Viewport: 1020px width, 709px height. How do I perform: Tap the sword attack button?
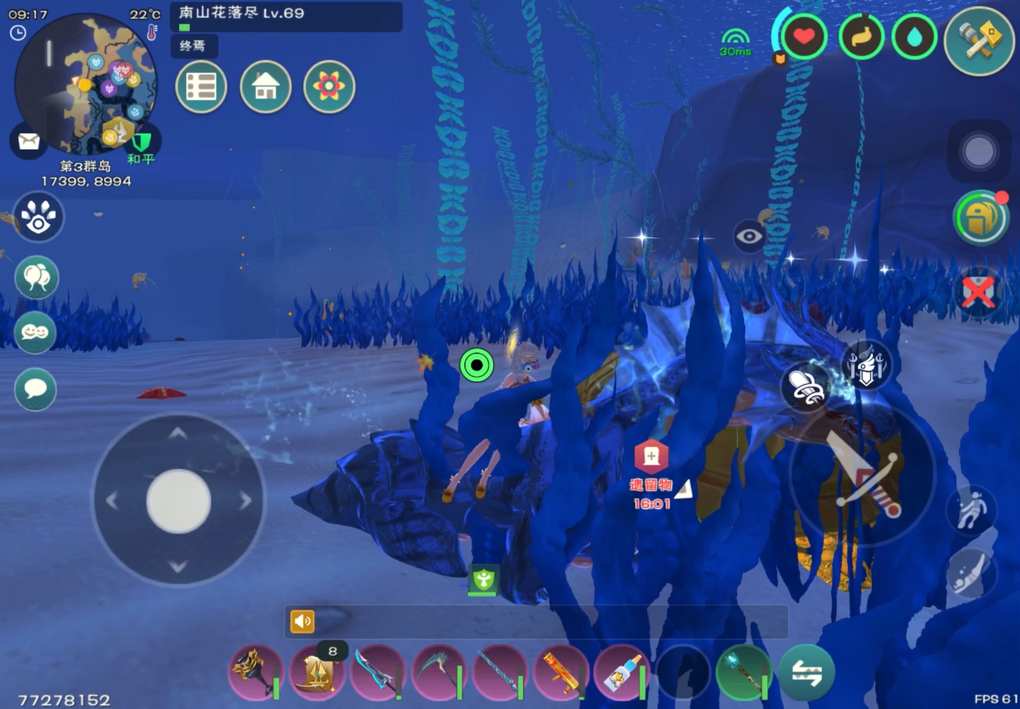click(x=862, y=473)
